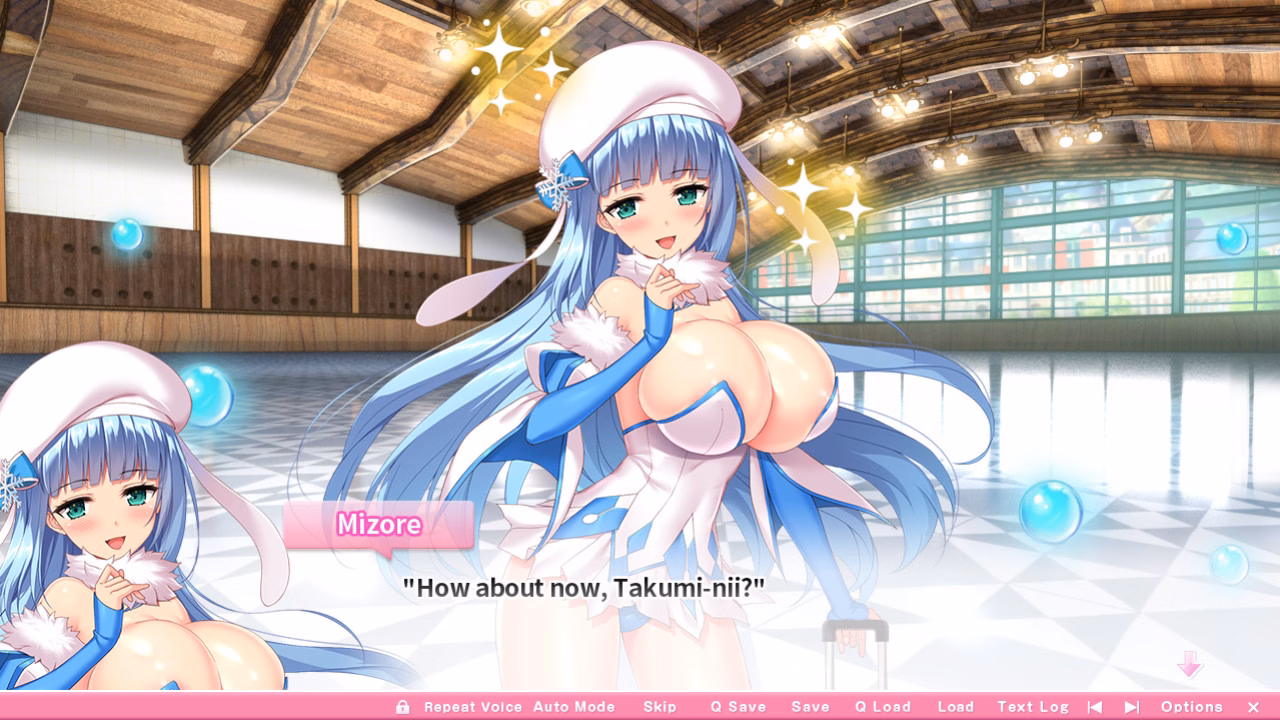
Task: Open the Load menu
Action: [x=955, y=706]
